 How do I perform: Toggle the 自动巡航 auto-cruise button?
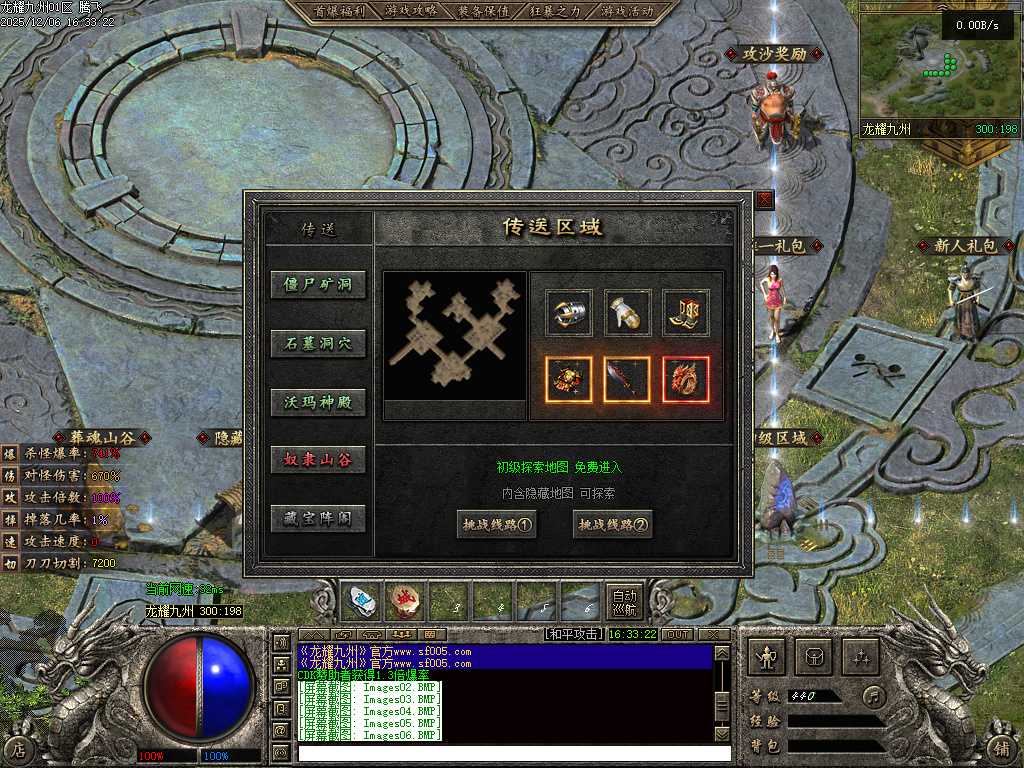tap(624, 601)
